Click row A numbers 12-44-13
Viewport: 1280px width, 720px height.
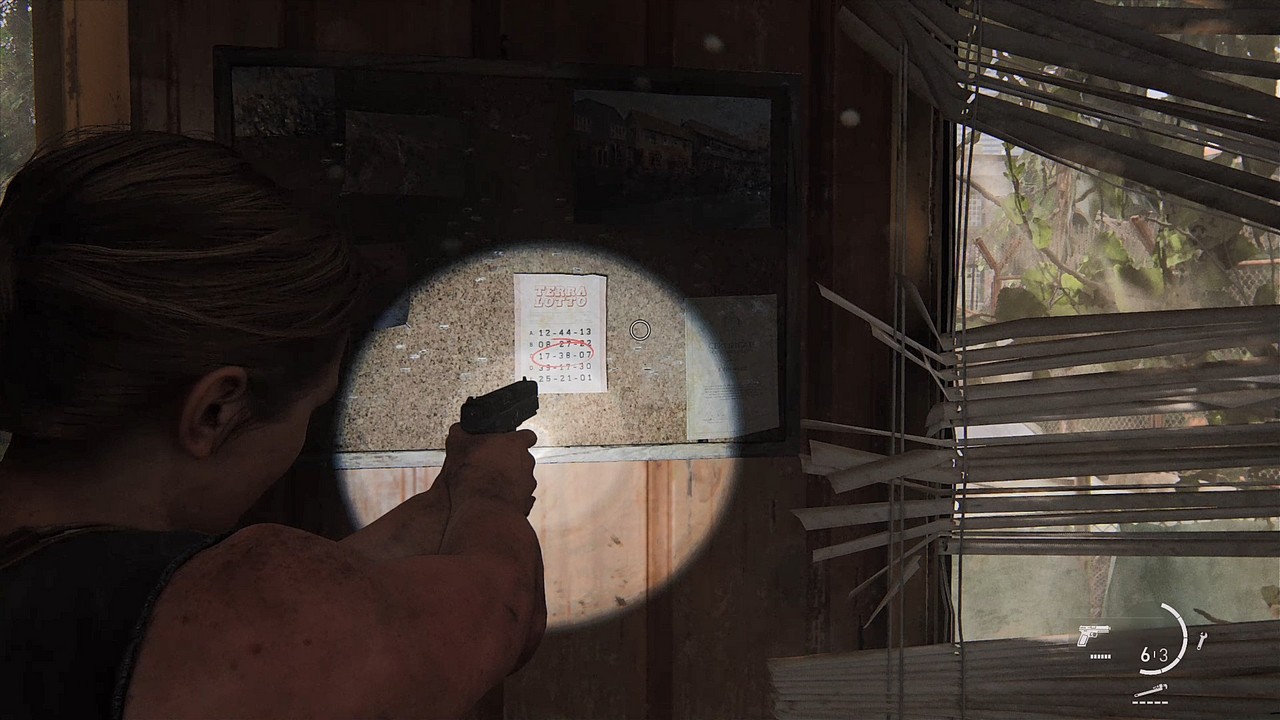(564, 332)
